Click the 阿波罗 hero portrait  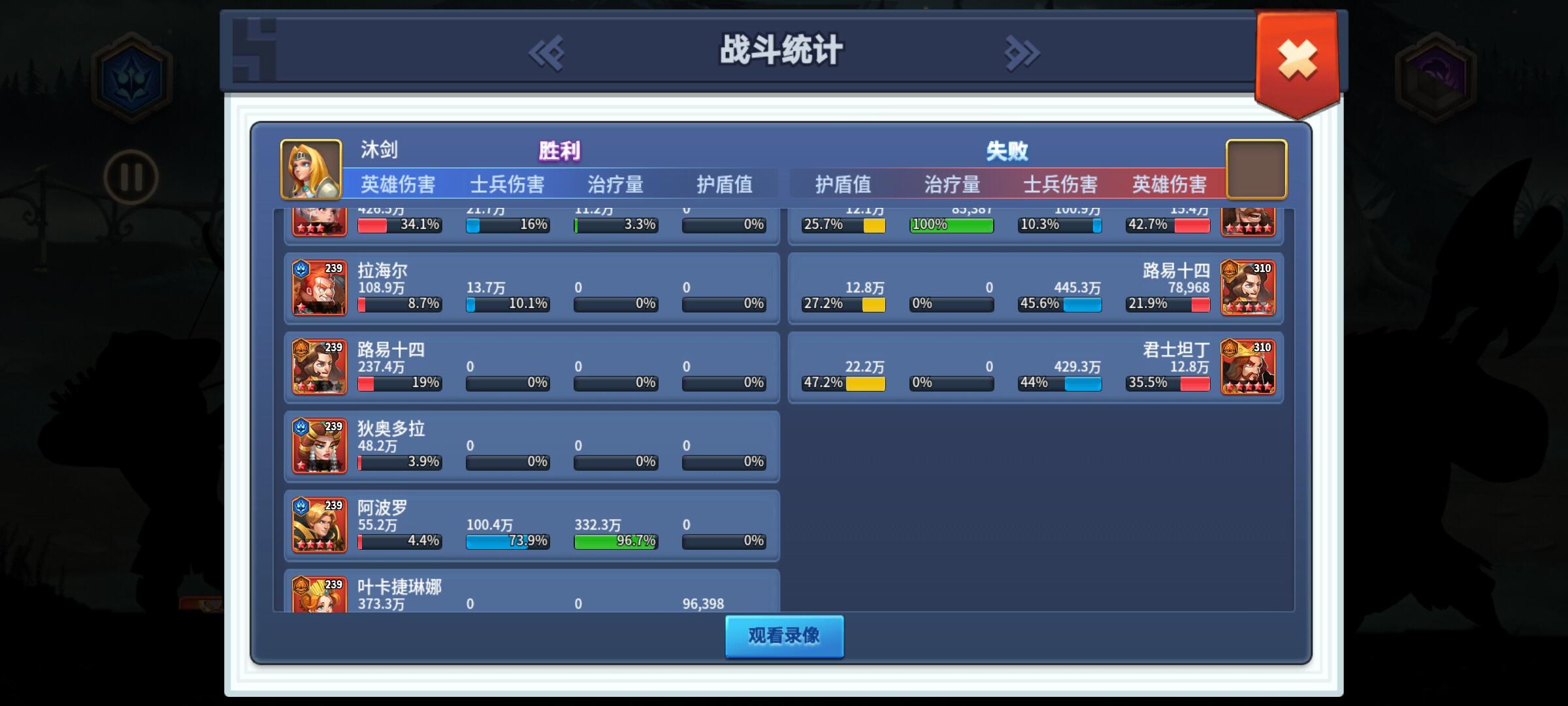[319, 526]
